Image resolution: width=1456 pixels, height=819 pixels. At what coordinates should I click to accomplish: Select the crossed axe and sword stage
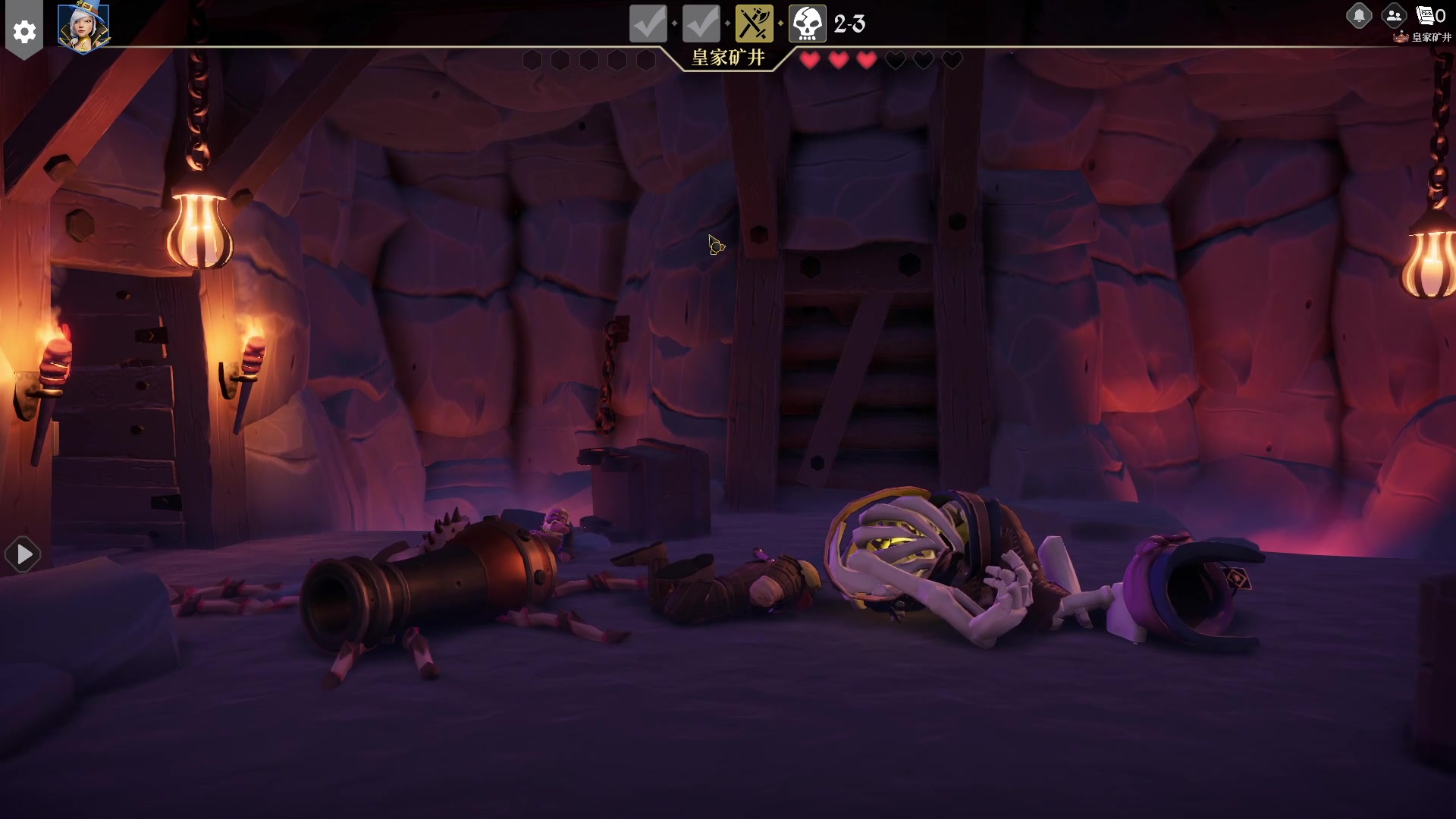754,24
